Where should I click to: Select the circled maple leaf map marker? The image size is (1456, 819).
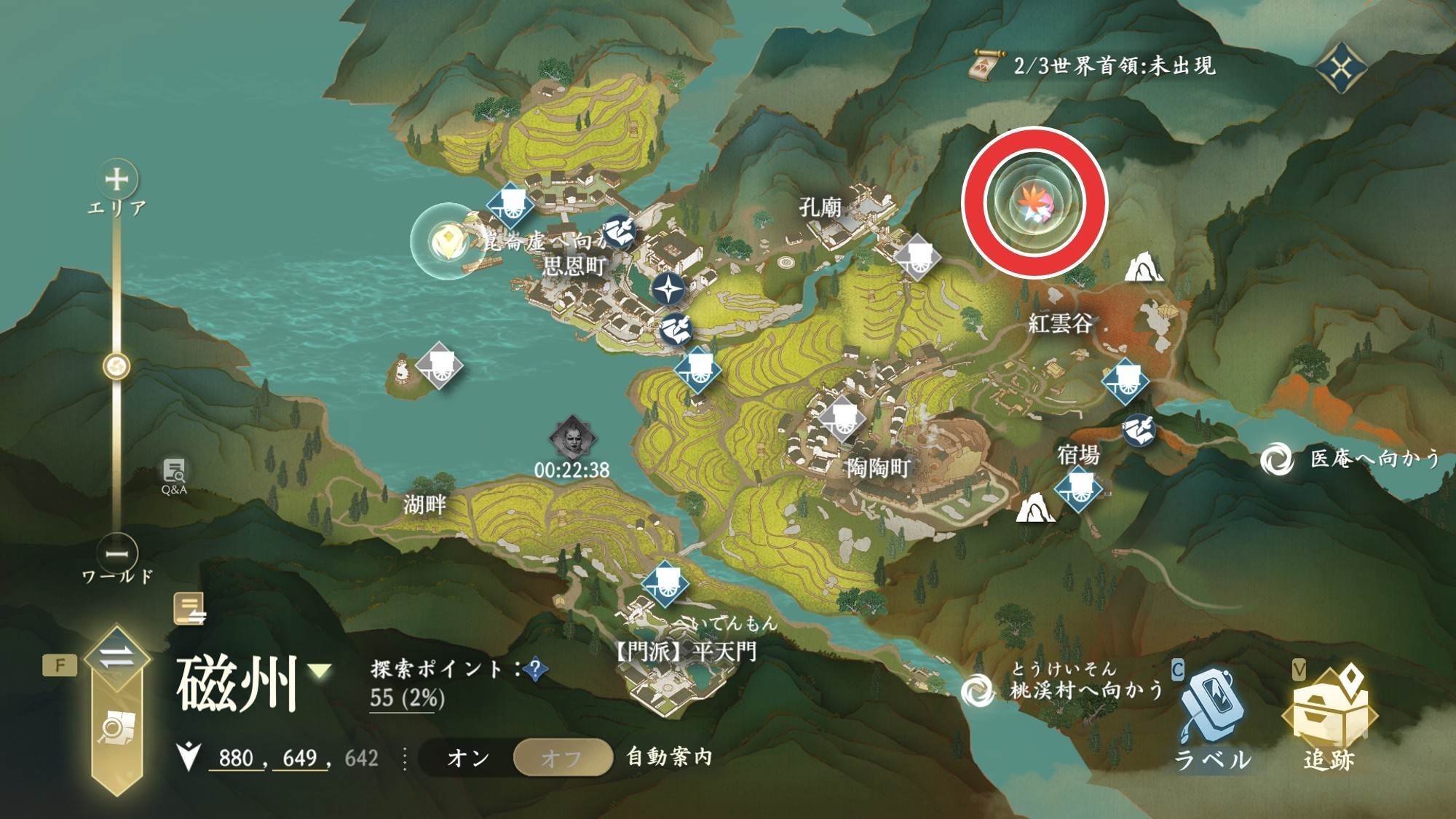pos(1034,202)
